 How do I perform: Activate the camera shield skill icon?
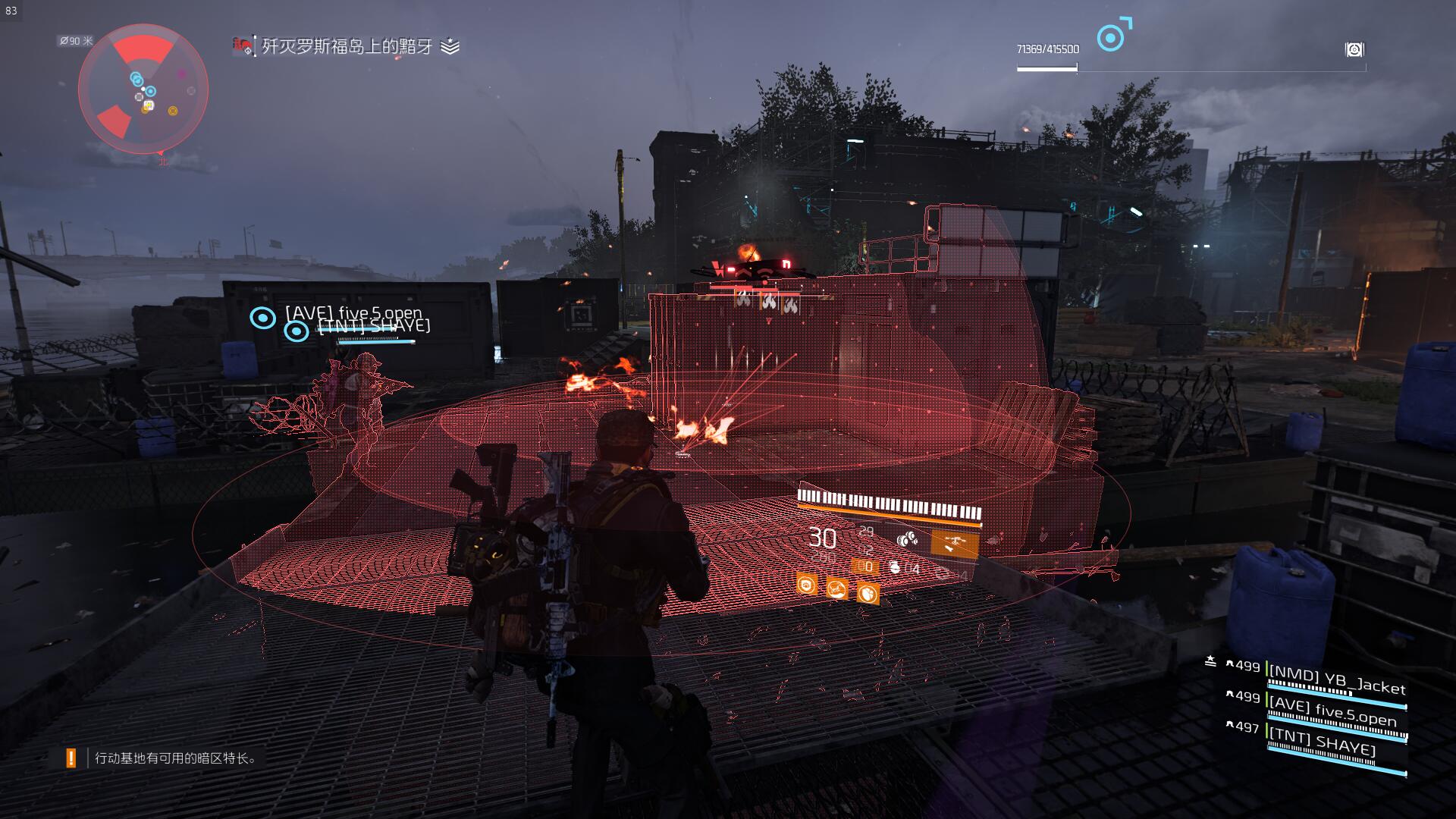(x=807, y=584)
